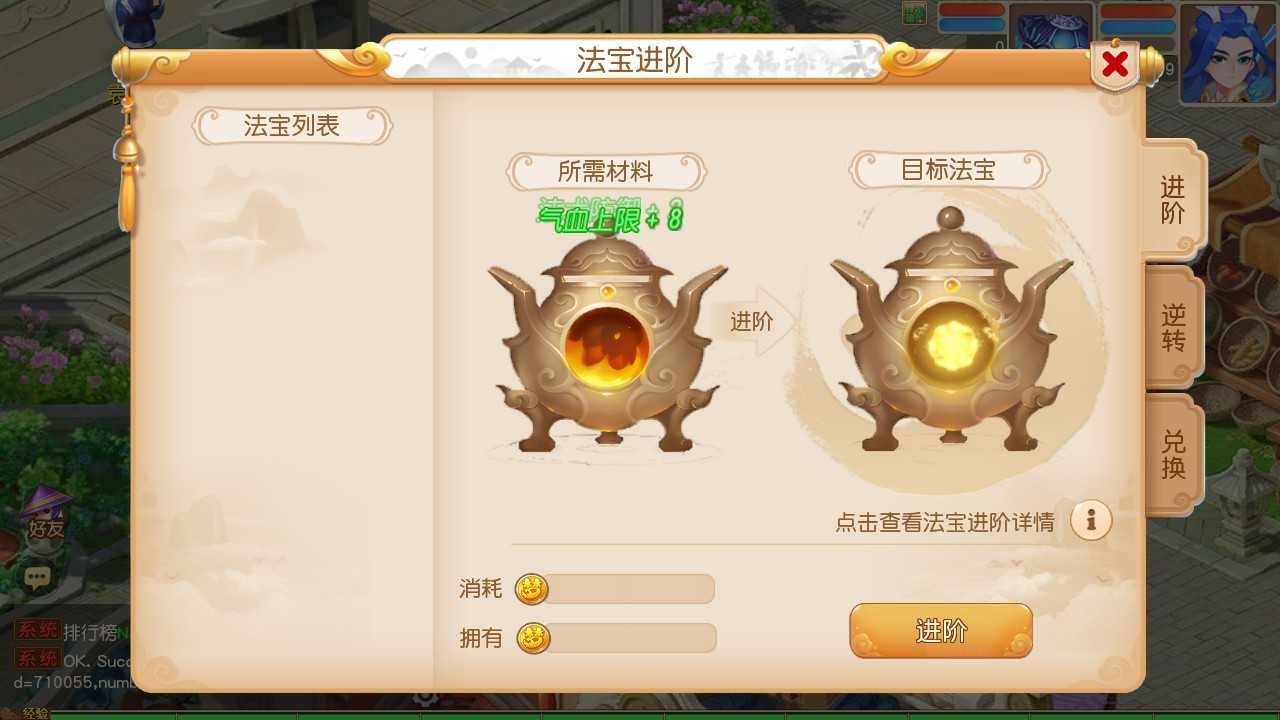Click the 进阶 arrow between the treasures
This screenshot has height=720, width=1280.
750,321
